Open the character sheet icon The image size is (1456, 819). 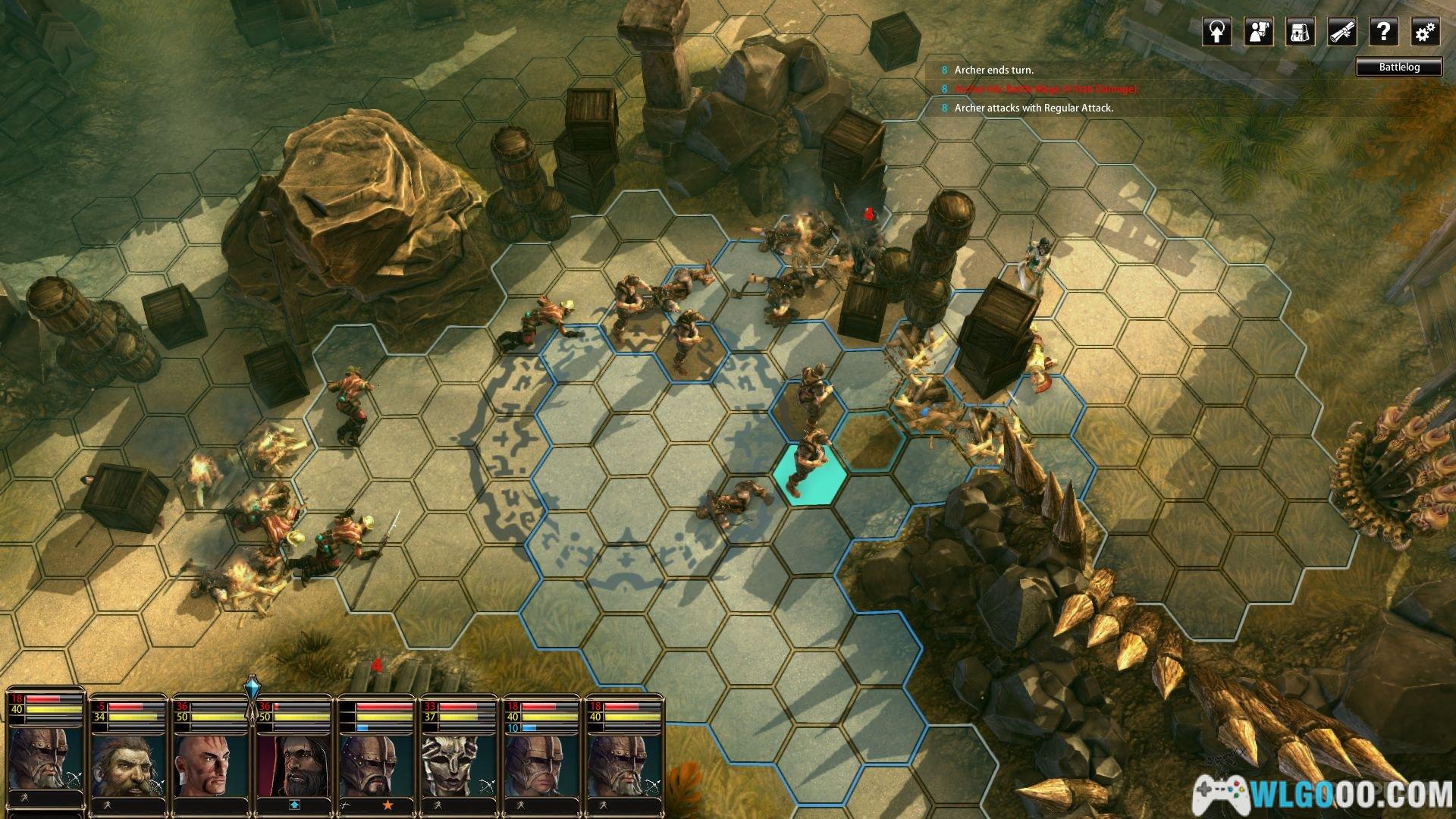1259,32
